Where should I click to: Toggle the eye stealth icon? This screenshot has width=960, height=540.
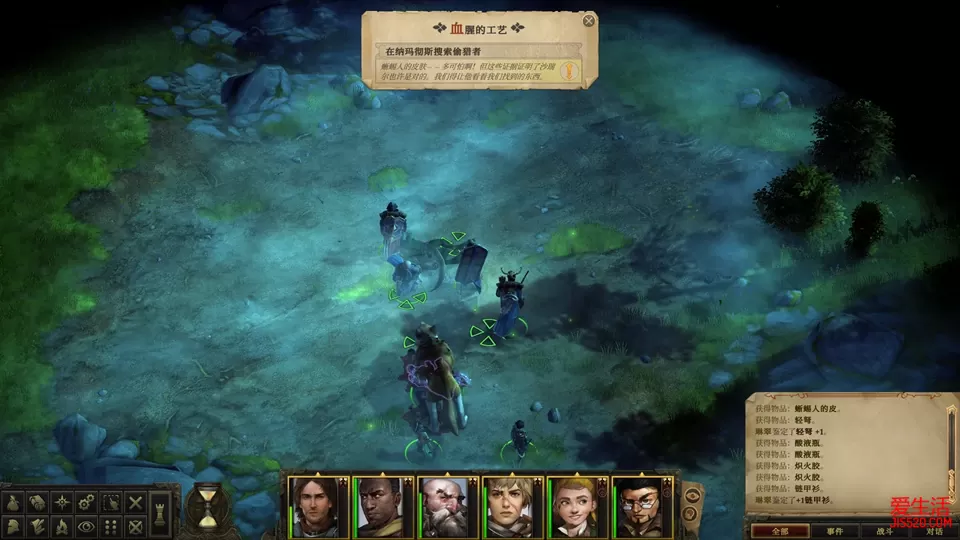[87, 525]
